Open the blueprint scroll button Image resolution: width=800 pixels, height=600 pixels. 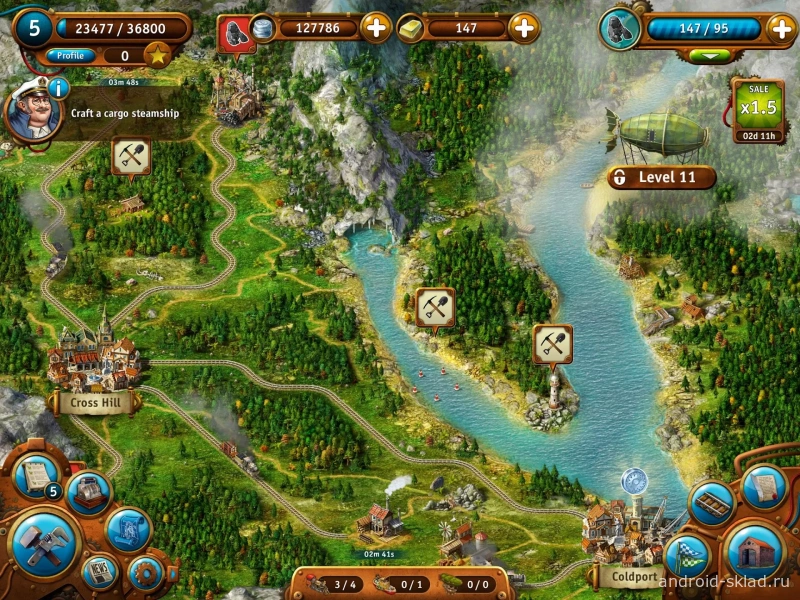click(128, 529)
